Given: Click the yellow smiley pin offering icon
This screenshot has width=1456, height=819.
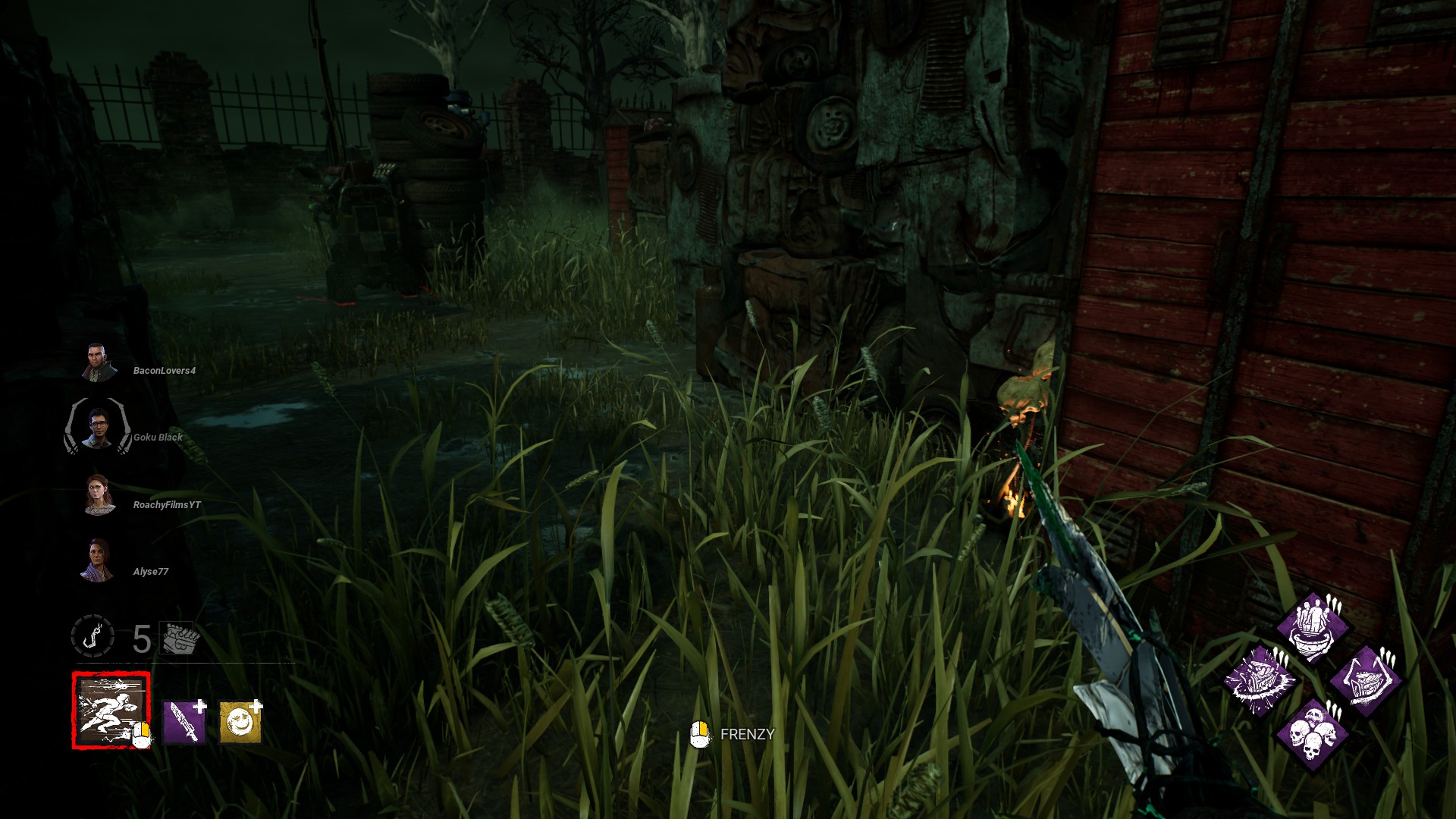Looking at the screenshot, I should coord(239,722).
